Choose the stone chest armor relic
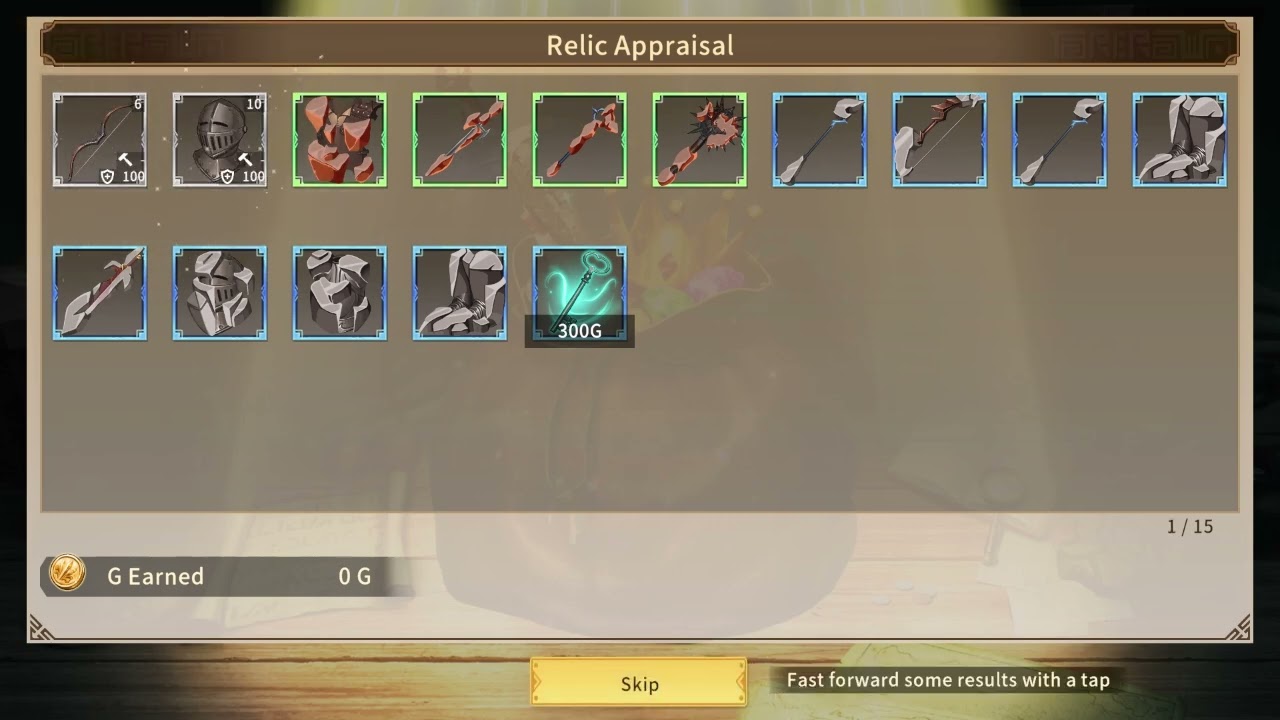The image size is (1280, 720). 340,293
